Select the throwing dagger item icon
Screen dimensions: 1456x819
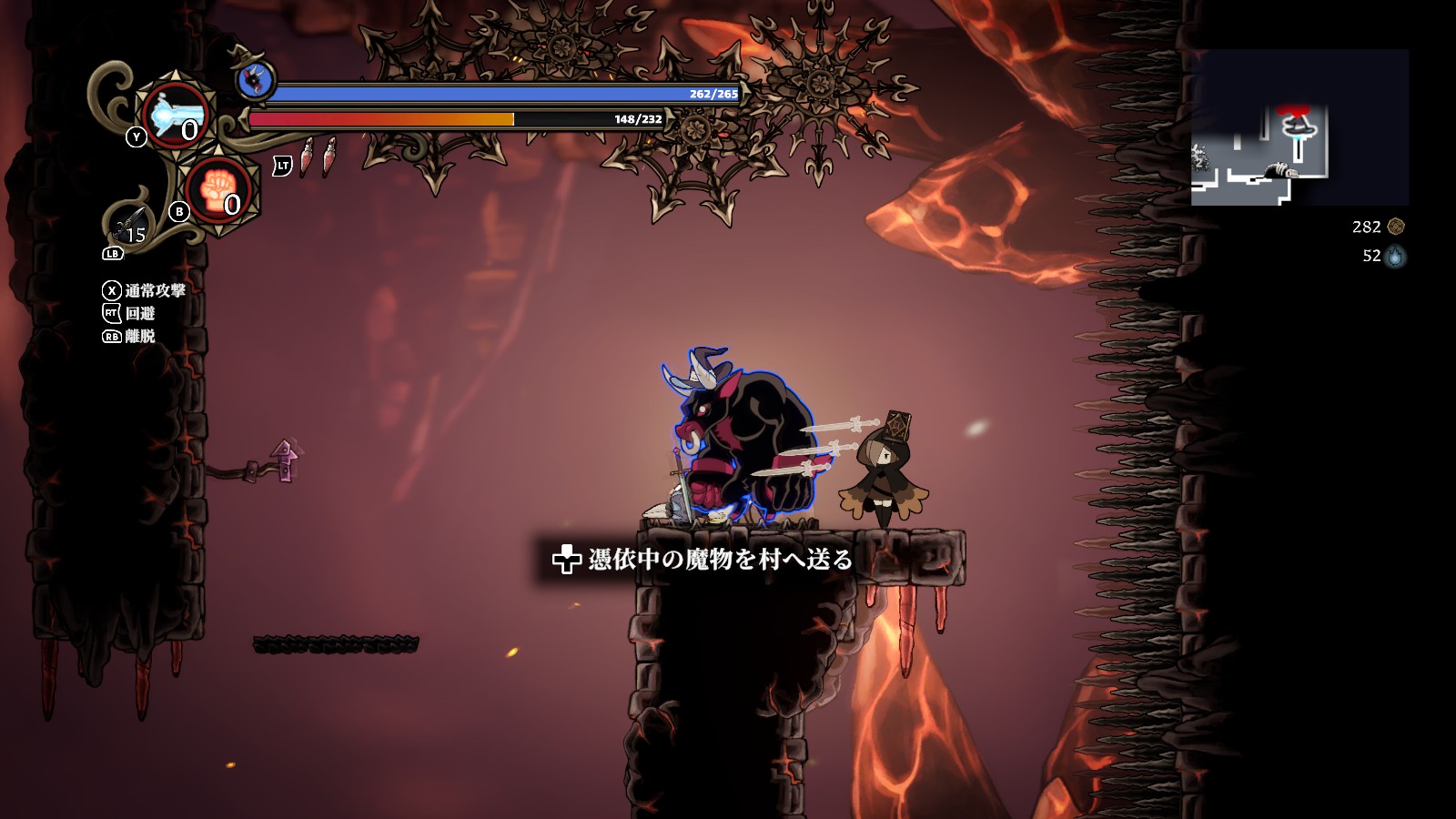130,224
